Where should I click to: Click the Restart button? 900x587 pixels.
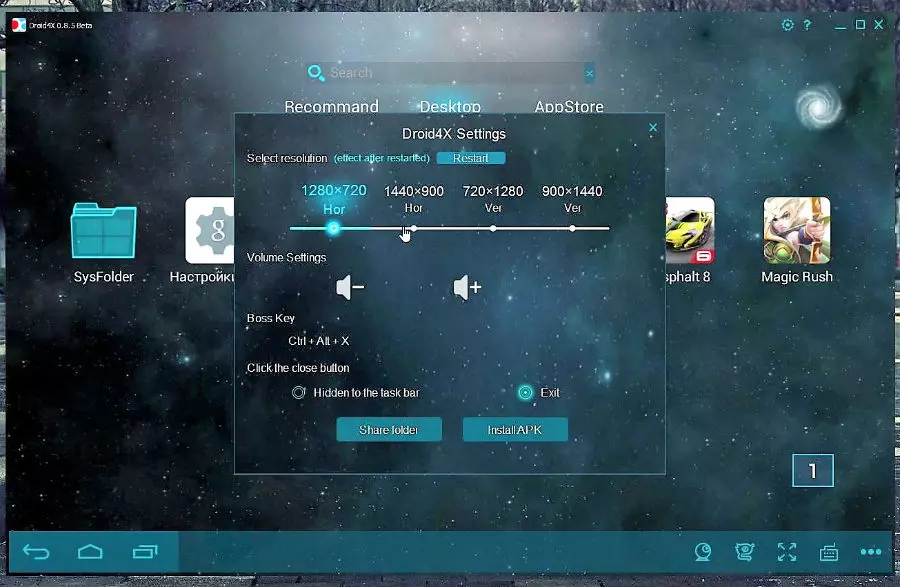click(x=471, y=158)
